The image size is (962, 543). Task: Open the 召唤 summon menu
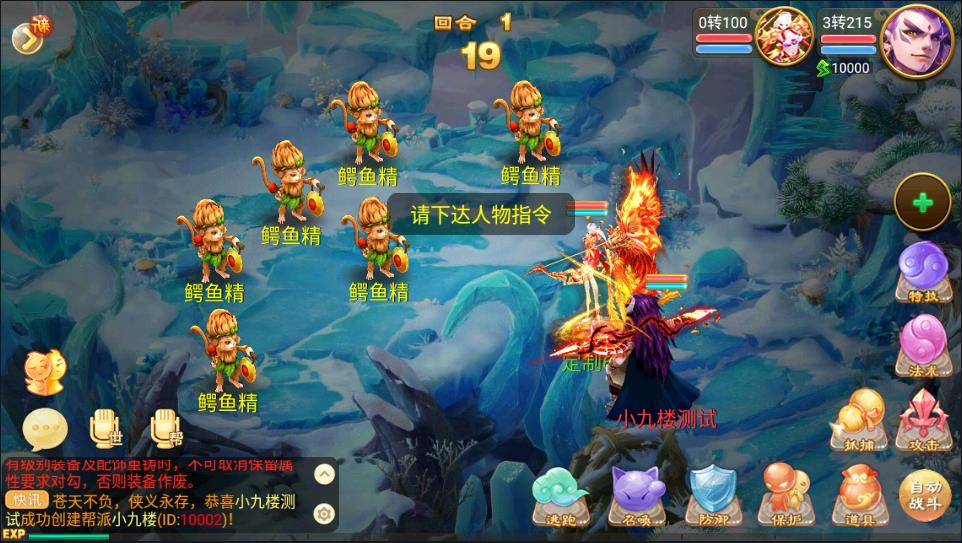click(x=637, y=494)
